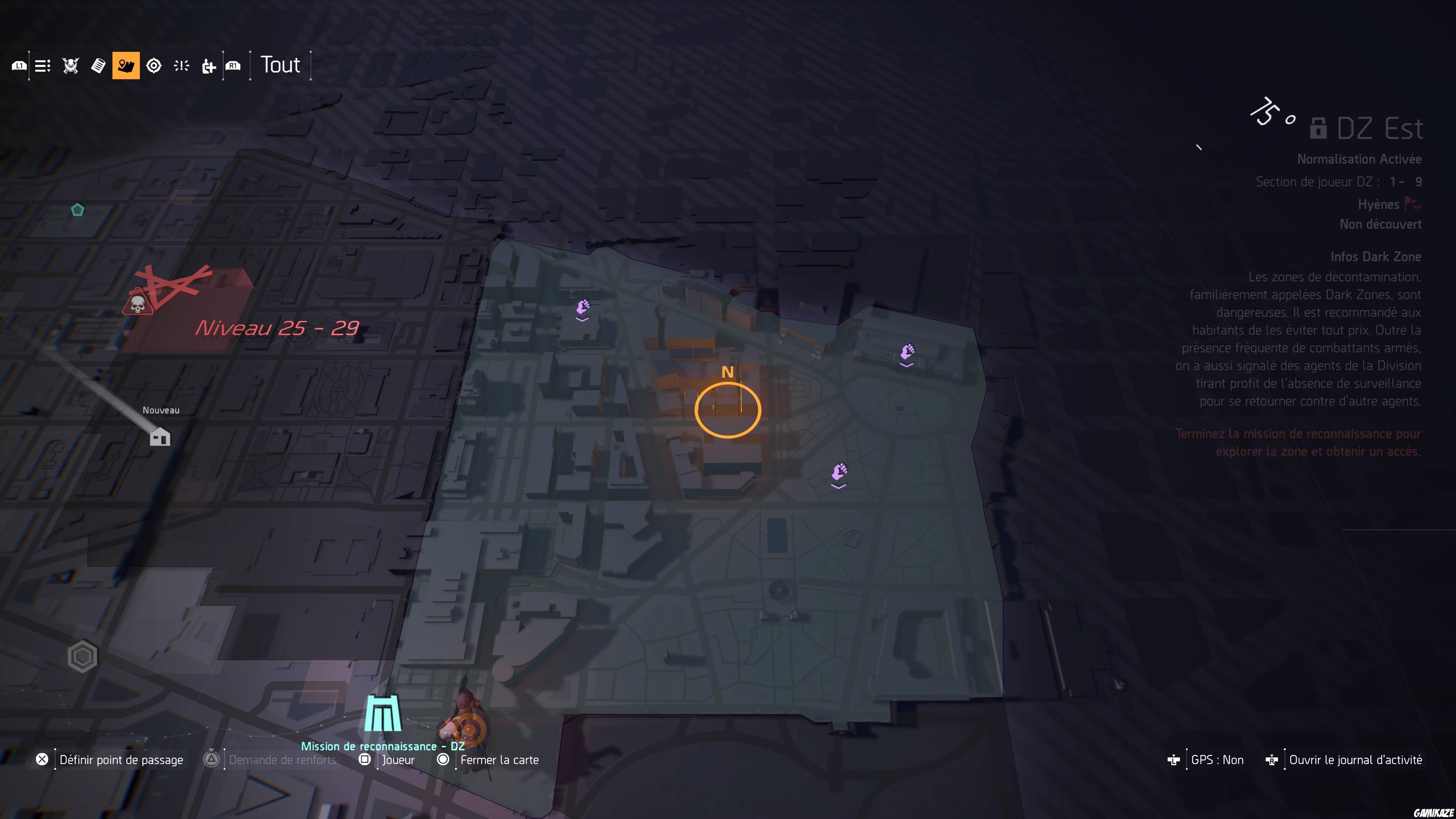This screenshot has width=1456, height=819.
Task: Open the mission list icon in the top bar
Action: [x=42, y=65]
